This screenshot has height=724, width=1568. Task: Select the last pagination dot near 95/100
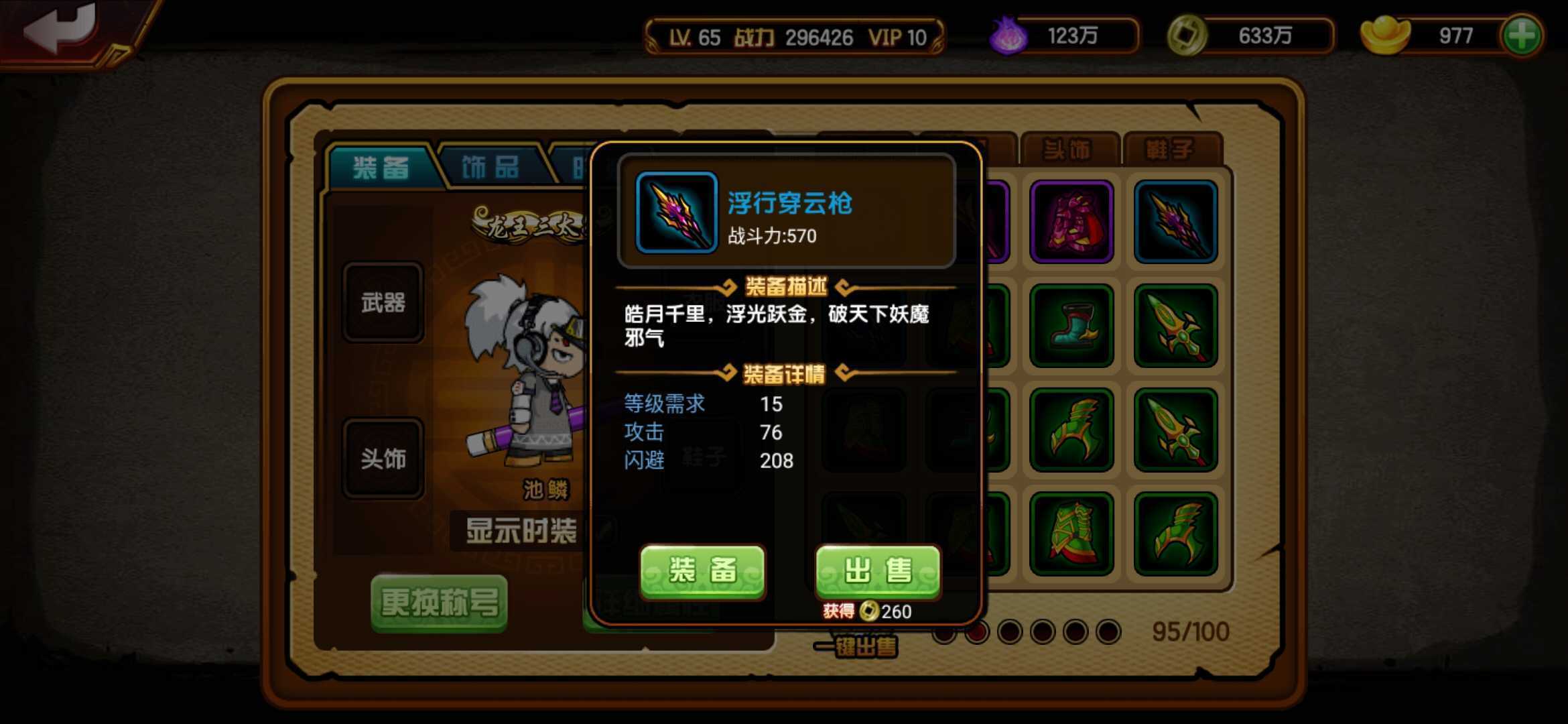1108,633
